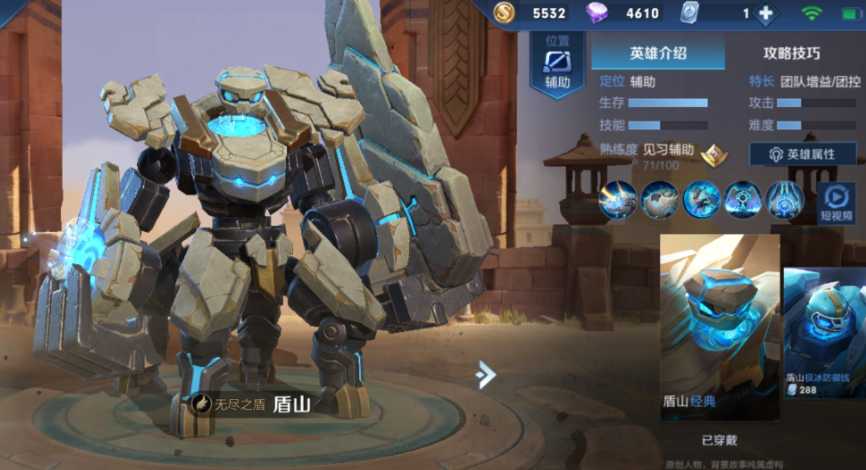Play the 短视频 short video
866x470 pixels.
tap(835, 201)
